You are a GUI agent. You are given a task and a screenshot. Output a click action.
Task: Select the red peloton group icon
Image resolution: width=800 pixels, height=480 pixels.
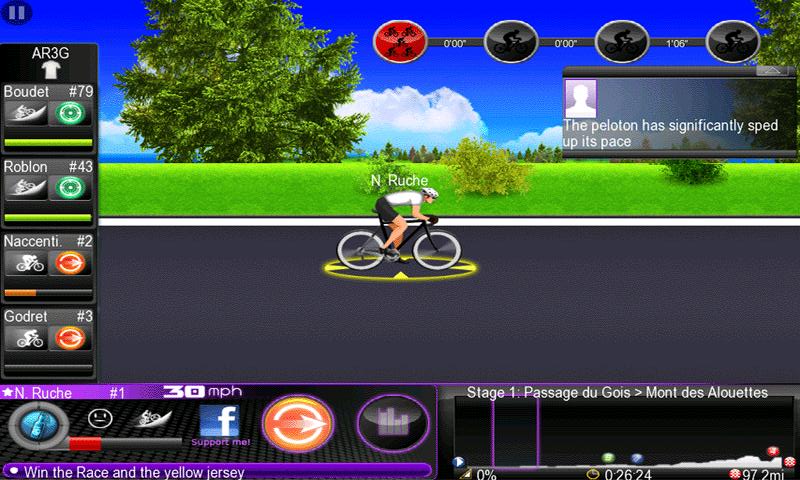click(399, 42)
